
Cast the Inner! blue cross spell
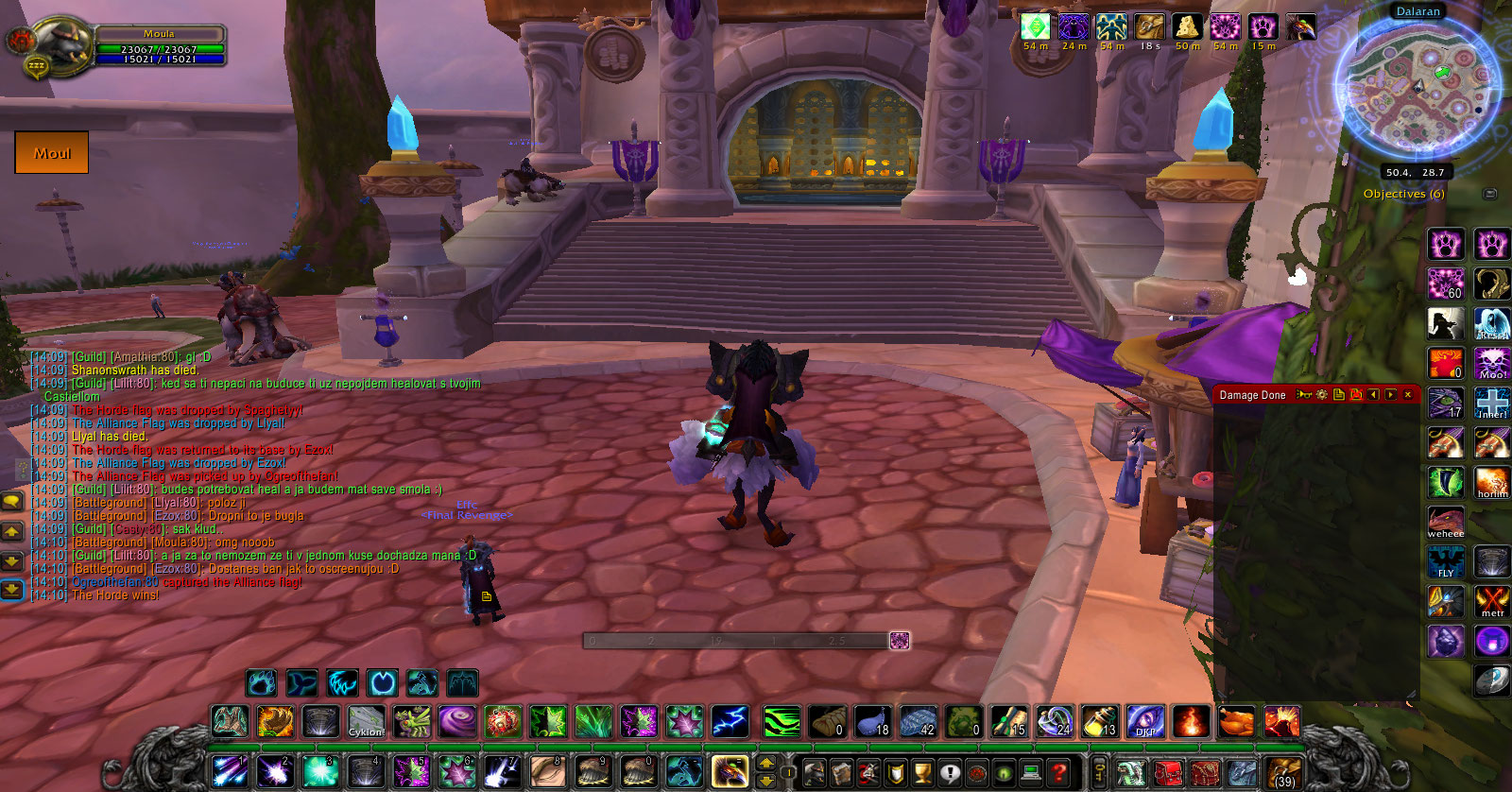pyautogui.click(x=1492, y=403)
